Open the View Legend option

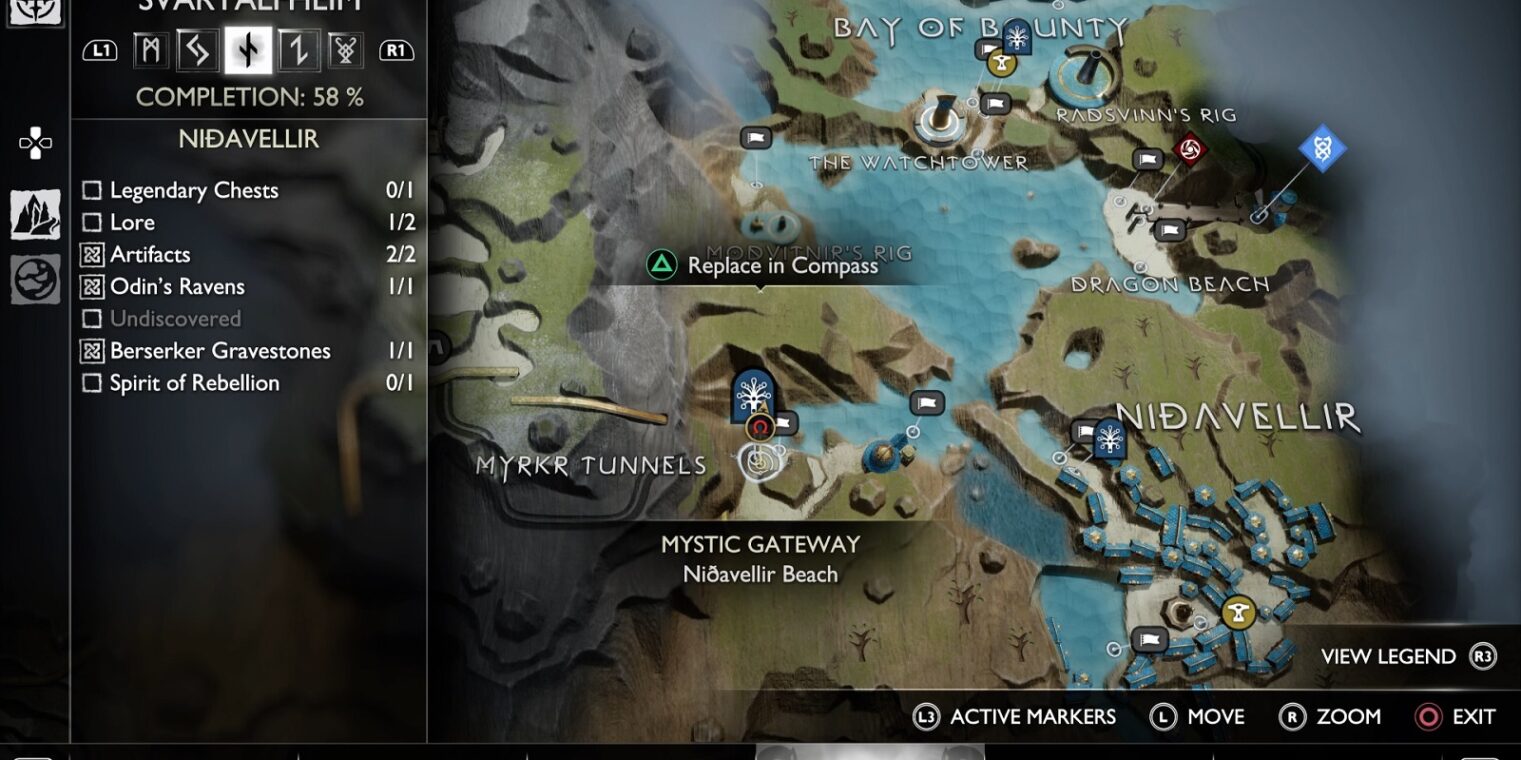pos(1407,657)
